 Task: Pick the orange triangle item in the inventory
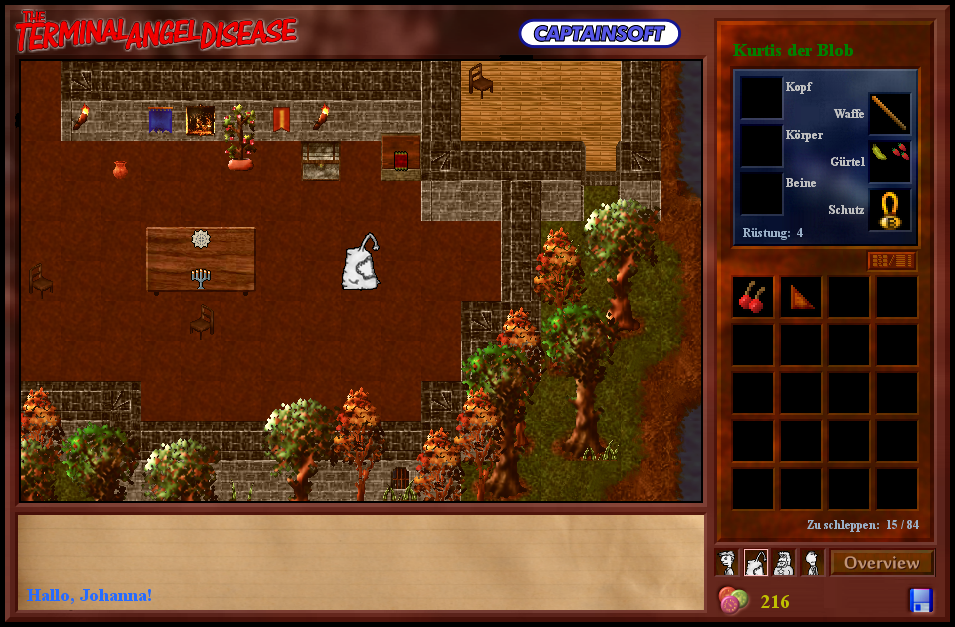[x=801, y=297]
